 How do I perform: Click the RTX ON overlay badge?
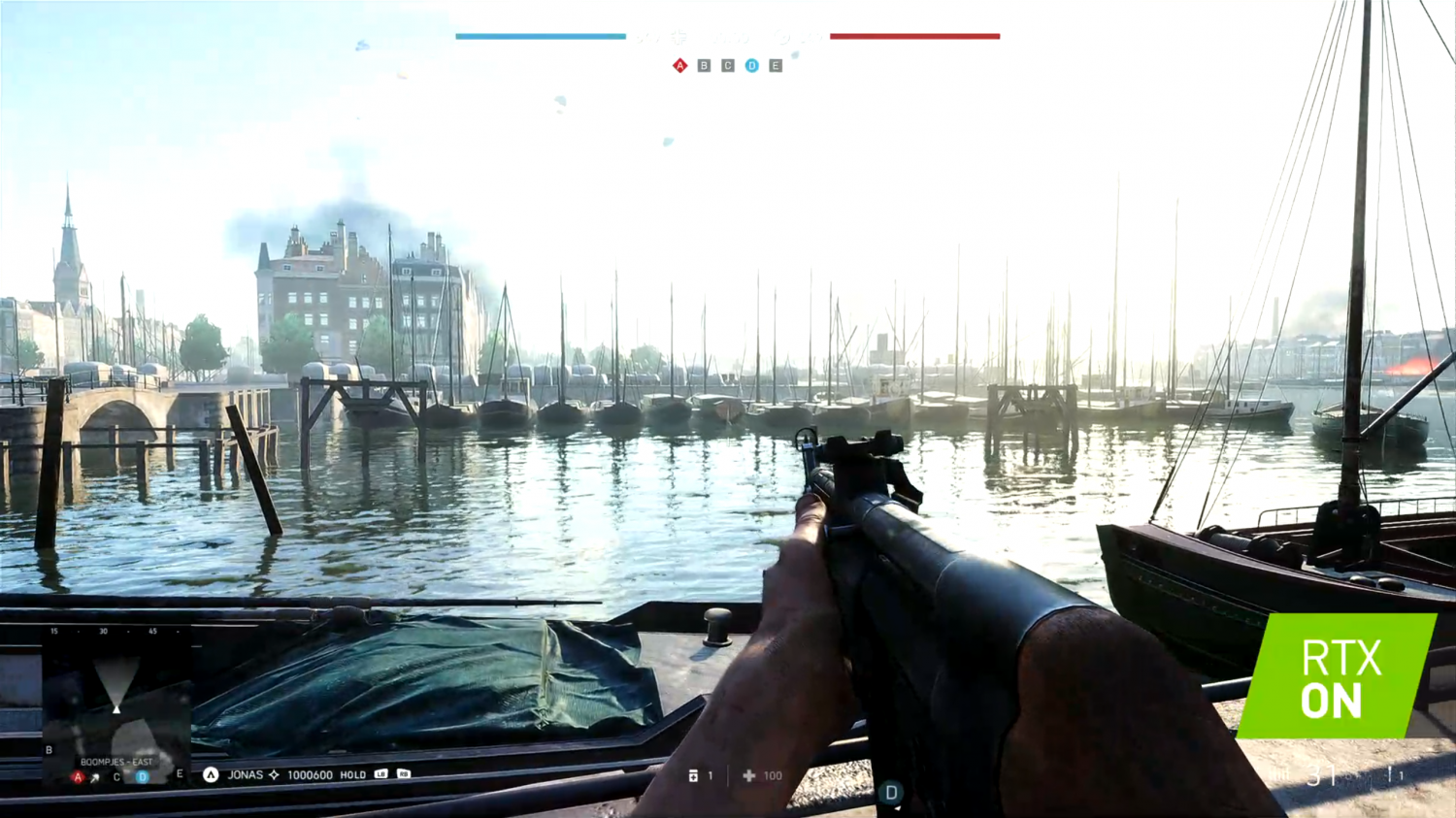pos(1340,677)
